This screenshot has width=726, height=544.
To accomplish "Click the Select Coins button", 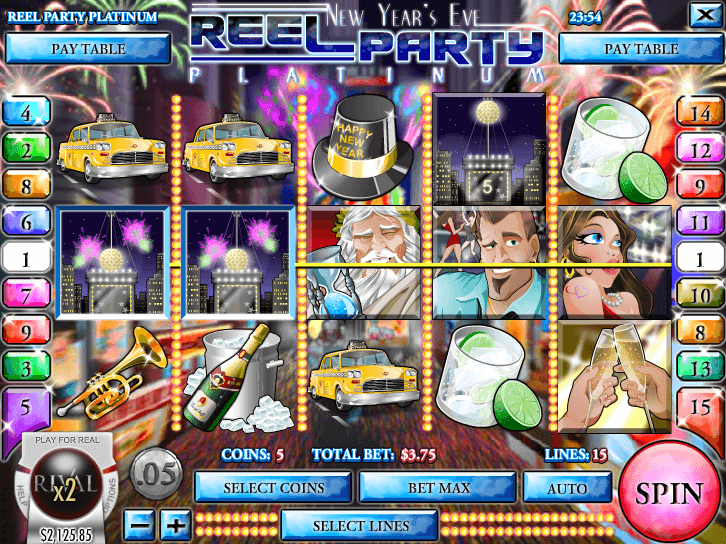I will click(x=274, y=488).
